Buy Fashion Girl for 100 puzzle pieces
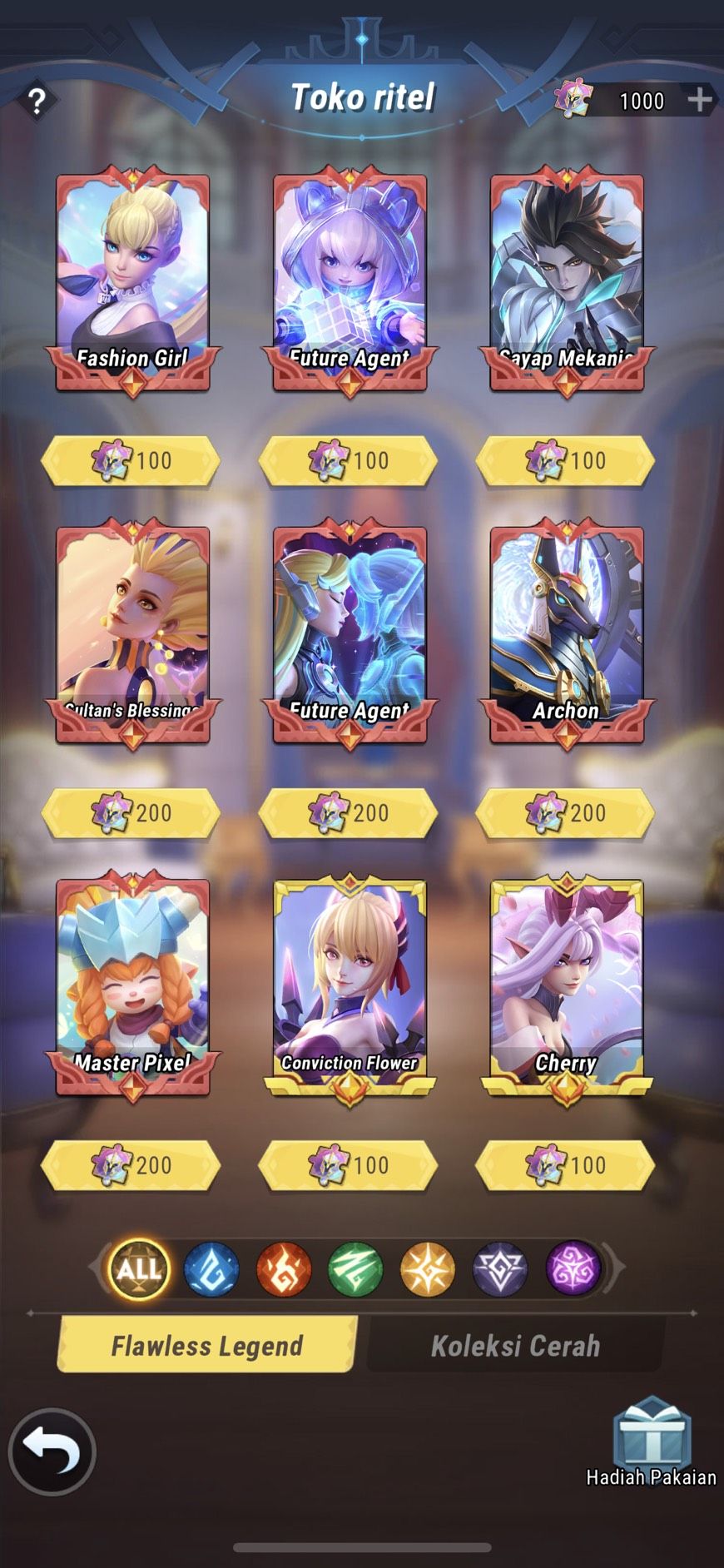The width and height of the screenshot is (724, 1568). pos(131,461)
